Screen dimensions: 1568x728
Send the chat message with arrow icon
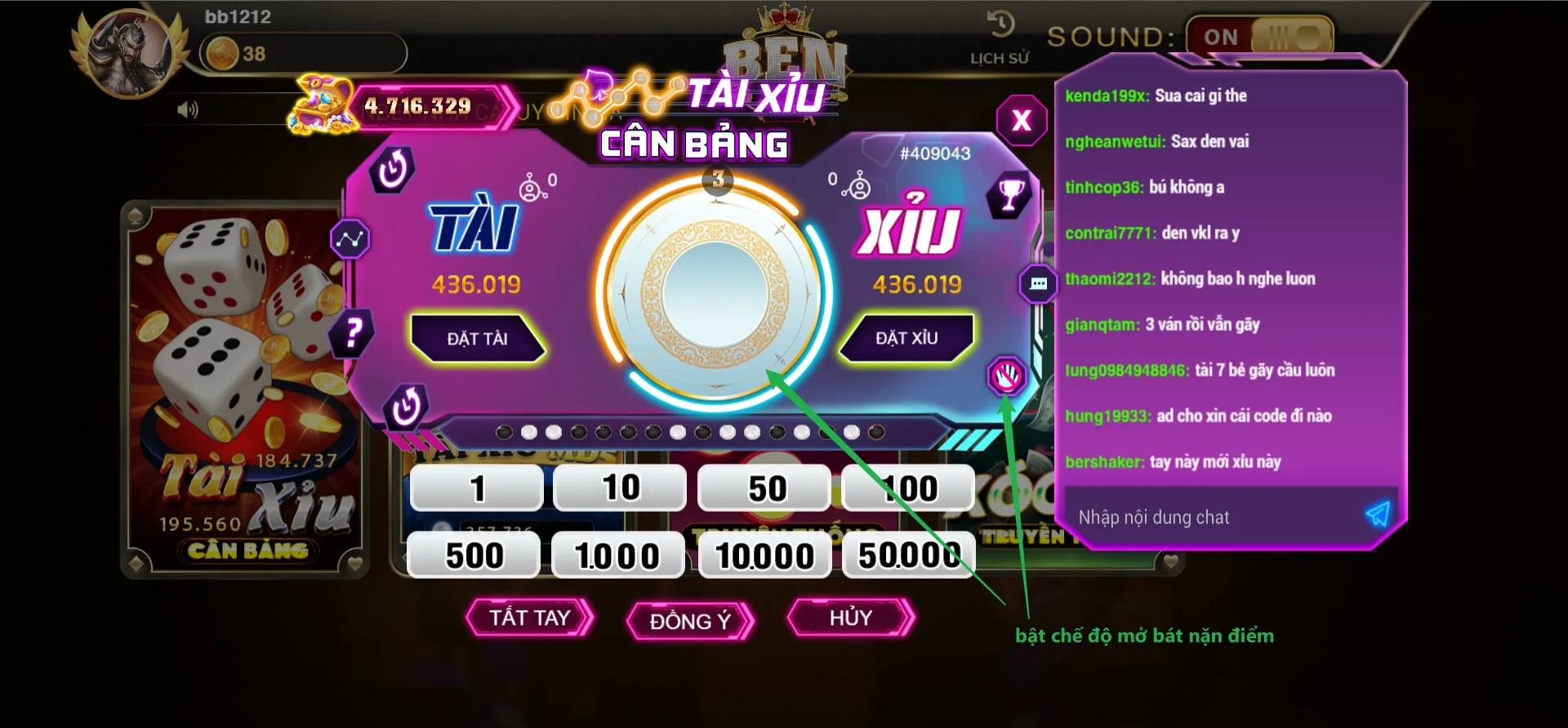[x=1378, y=514]
